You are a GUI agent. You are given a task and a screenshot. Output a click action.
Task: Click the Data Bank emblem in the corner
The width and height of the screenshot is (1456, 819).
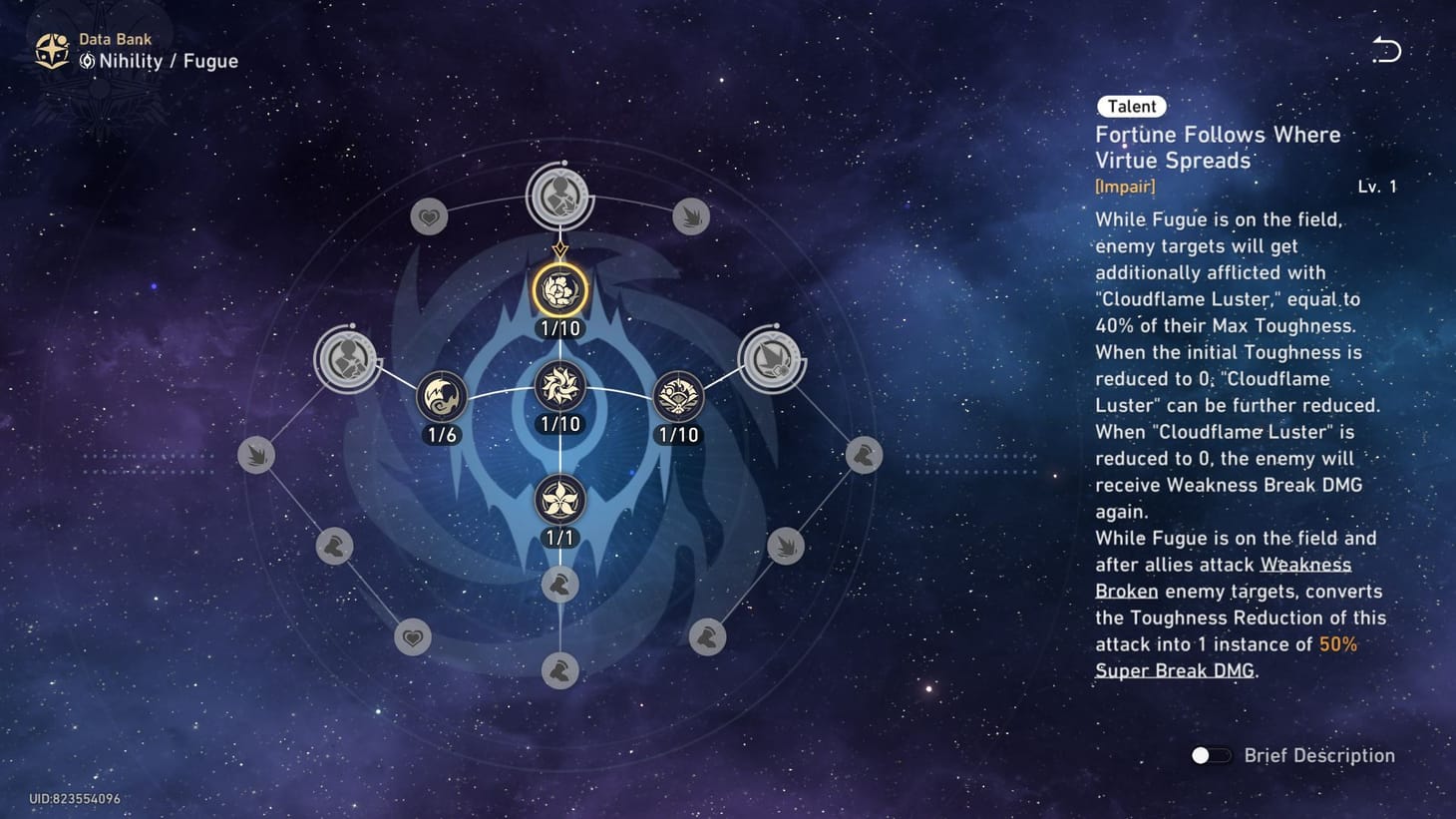point(51,49)
